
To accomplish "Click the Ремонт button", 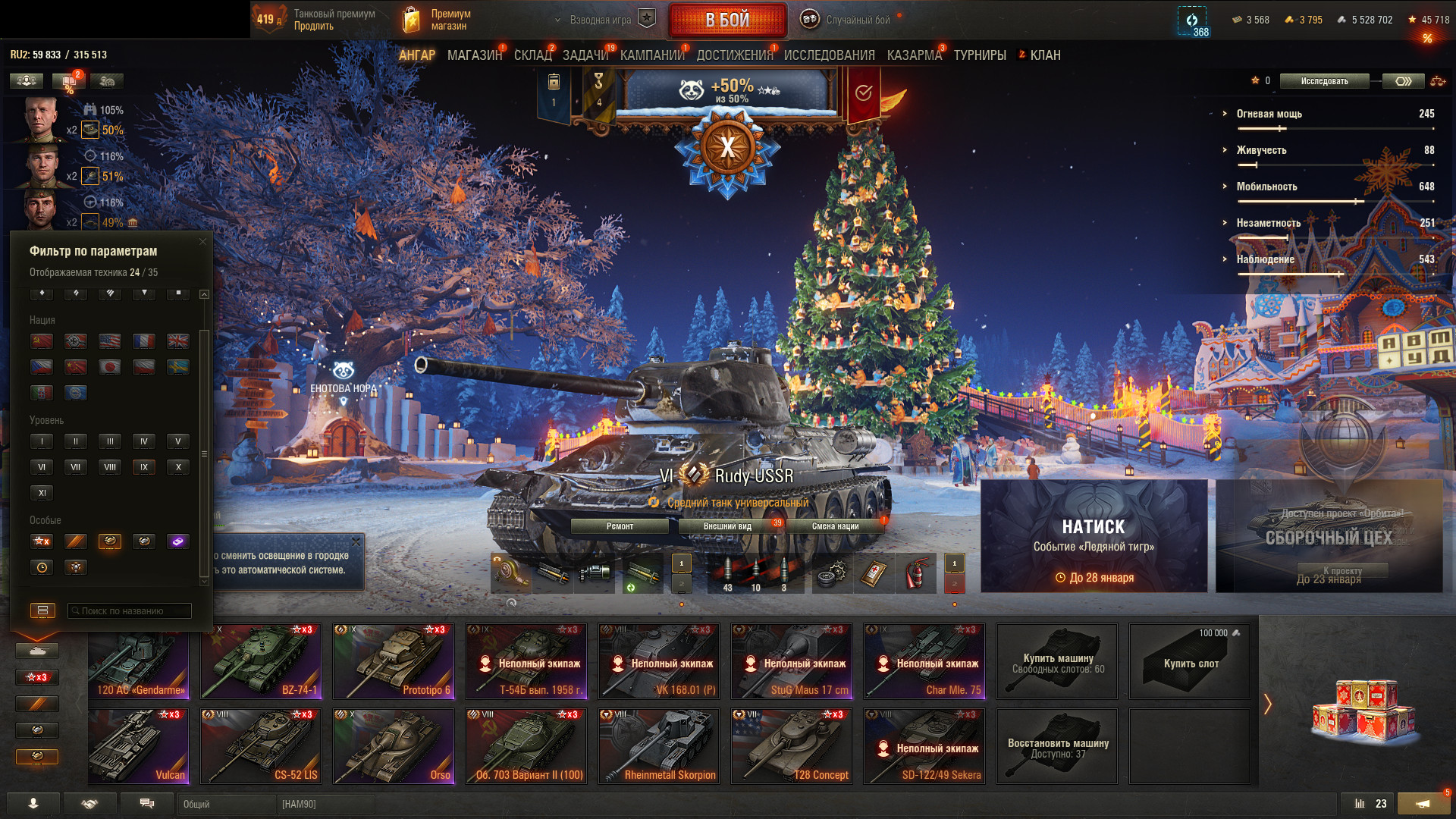I will pos(620,526).
